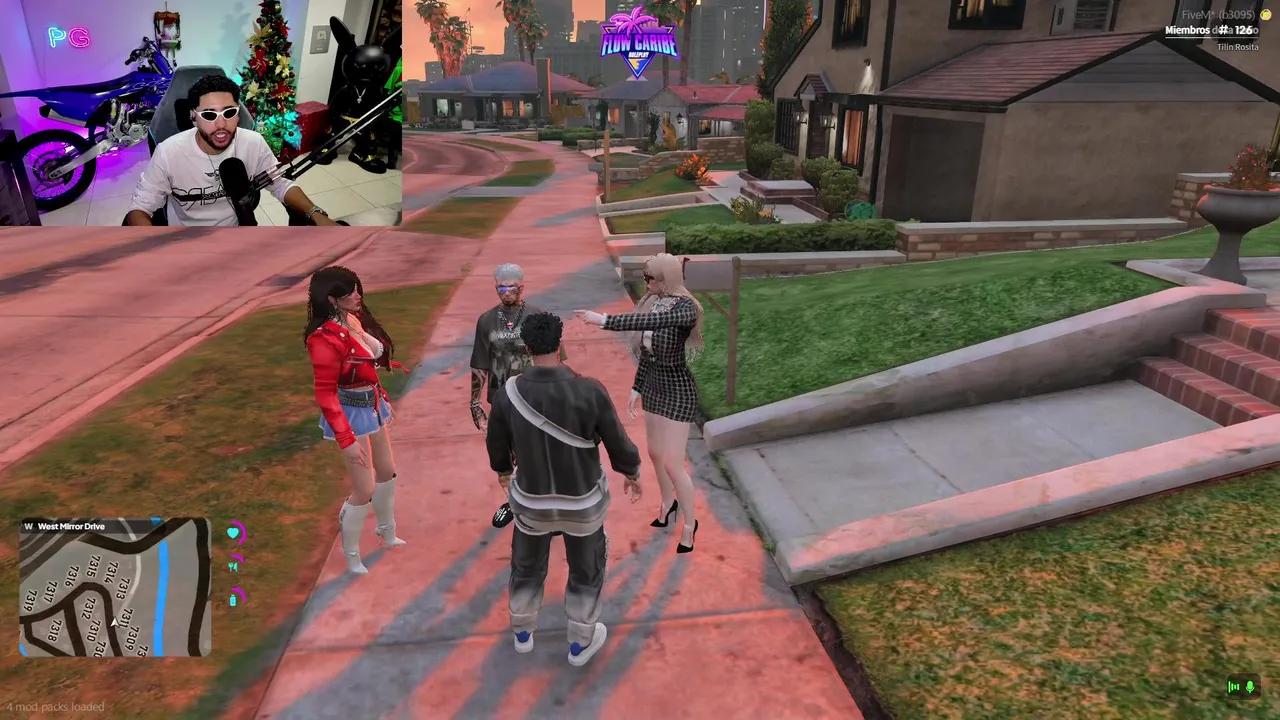Select the hunger fork-and-knife HUD icon
The image size is (1280, 720).
(x=234, y=567)
